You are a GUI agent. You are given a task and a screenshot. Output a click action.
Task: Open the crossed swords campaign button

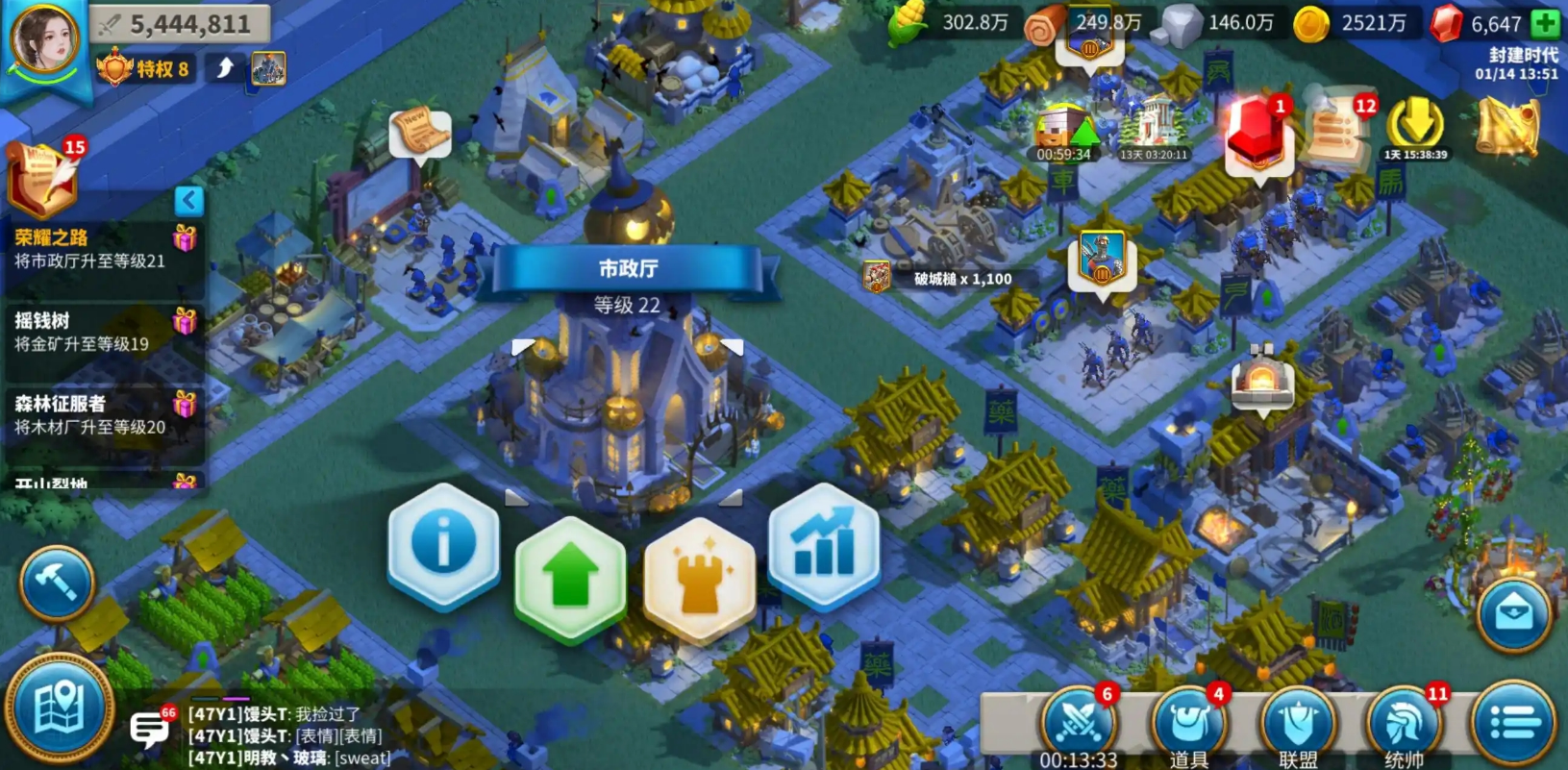(x=1080, y=723)
